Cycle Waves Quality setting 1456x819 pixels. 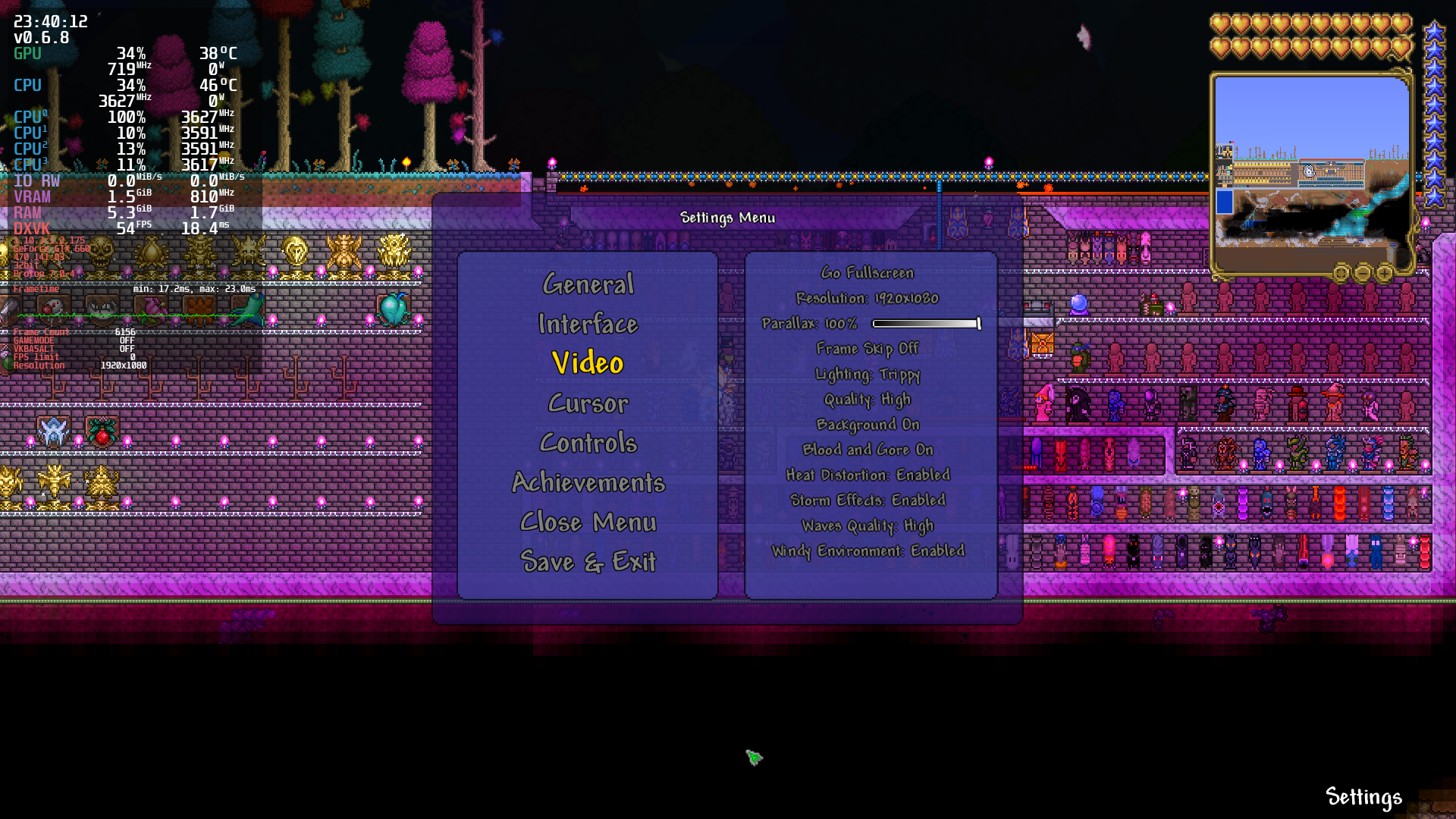868,526
